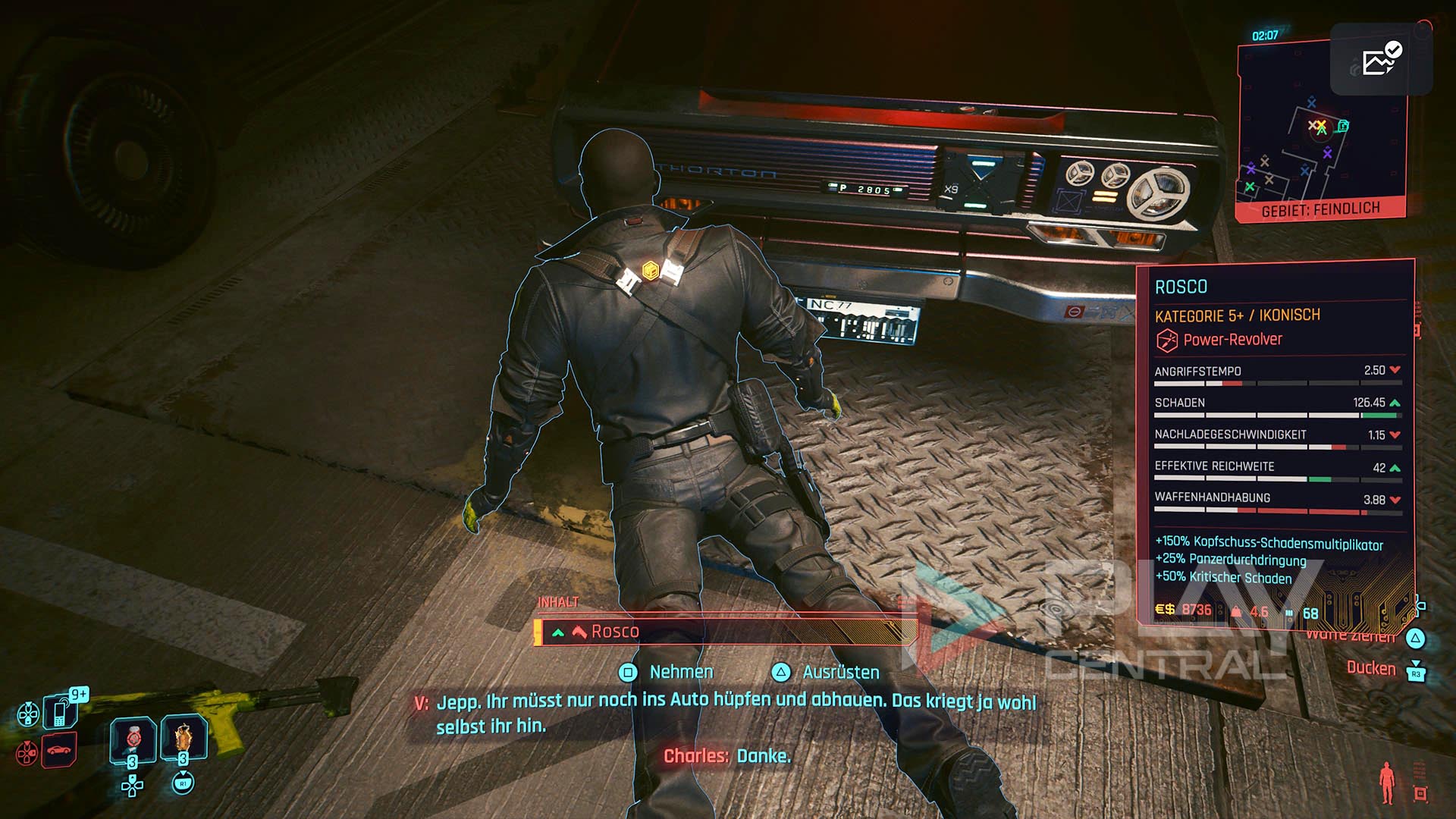Screen dimensions: 1456x819
Task: Open the screenshot saved notification popup
Action: pos(1381,59)
